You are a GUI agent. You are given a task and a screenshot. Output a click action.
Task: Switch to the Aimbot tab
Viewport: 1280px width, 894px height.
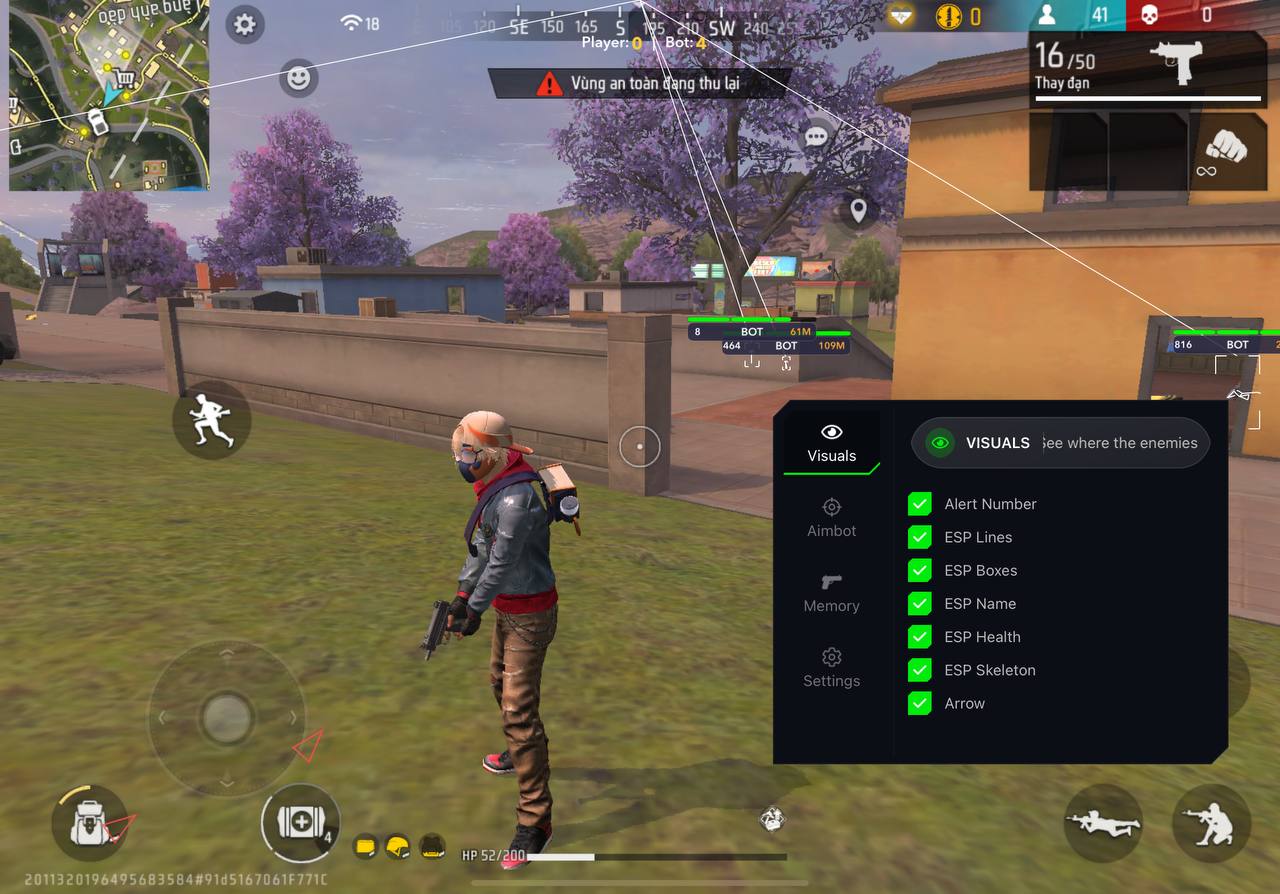point(831,517)
